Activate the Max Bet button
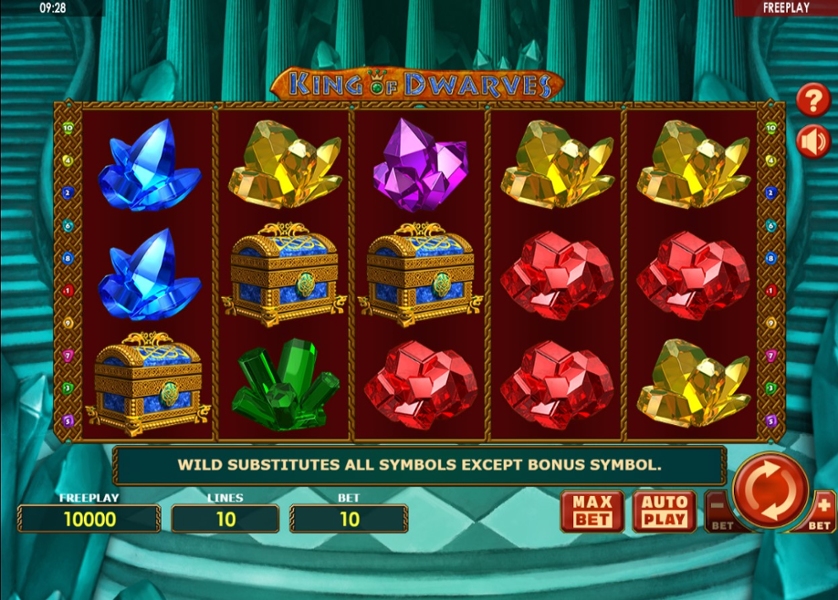Image resolution: width=838 pixels, height=600 pixels. pyautogui.click(x=591, y=511)
